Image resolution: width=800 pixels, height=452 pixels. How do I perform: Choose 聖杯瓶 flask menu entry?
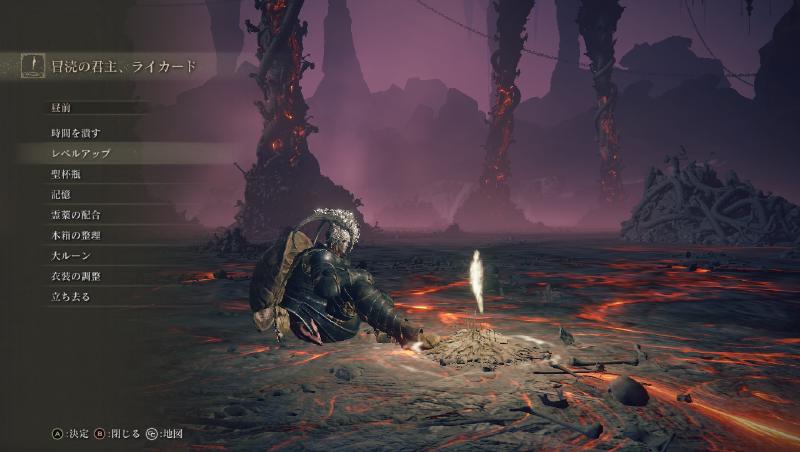pos(66,174)
